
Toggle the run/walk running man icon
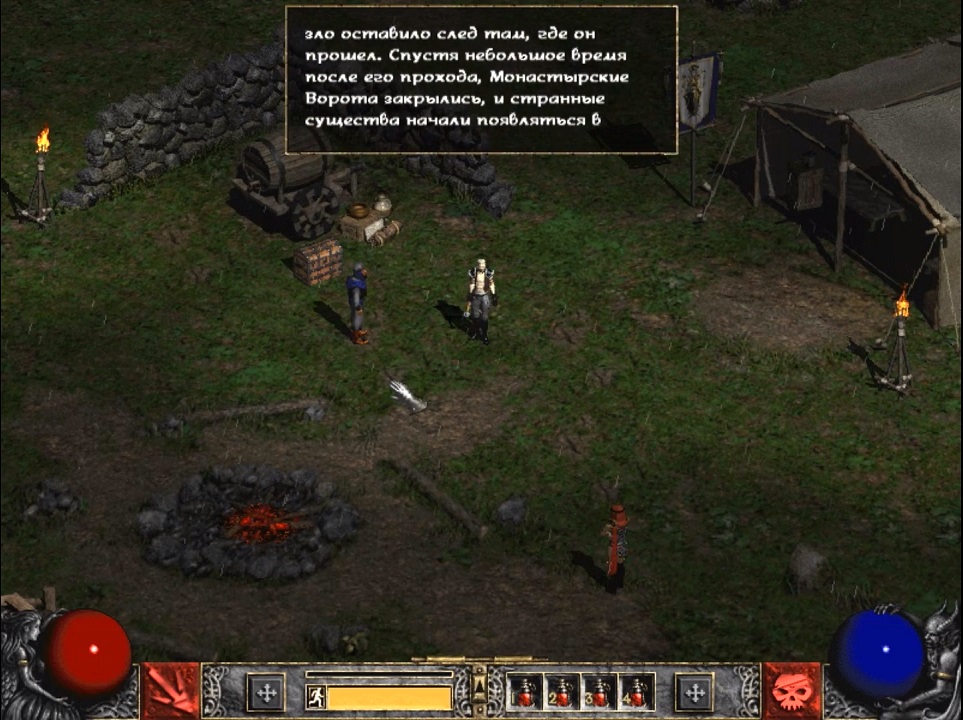[315, 696]
